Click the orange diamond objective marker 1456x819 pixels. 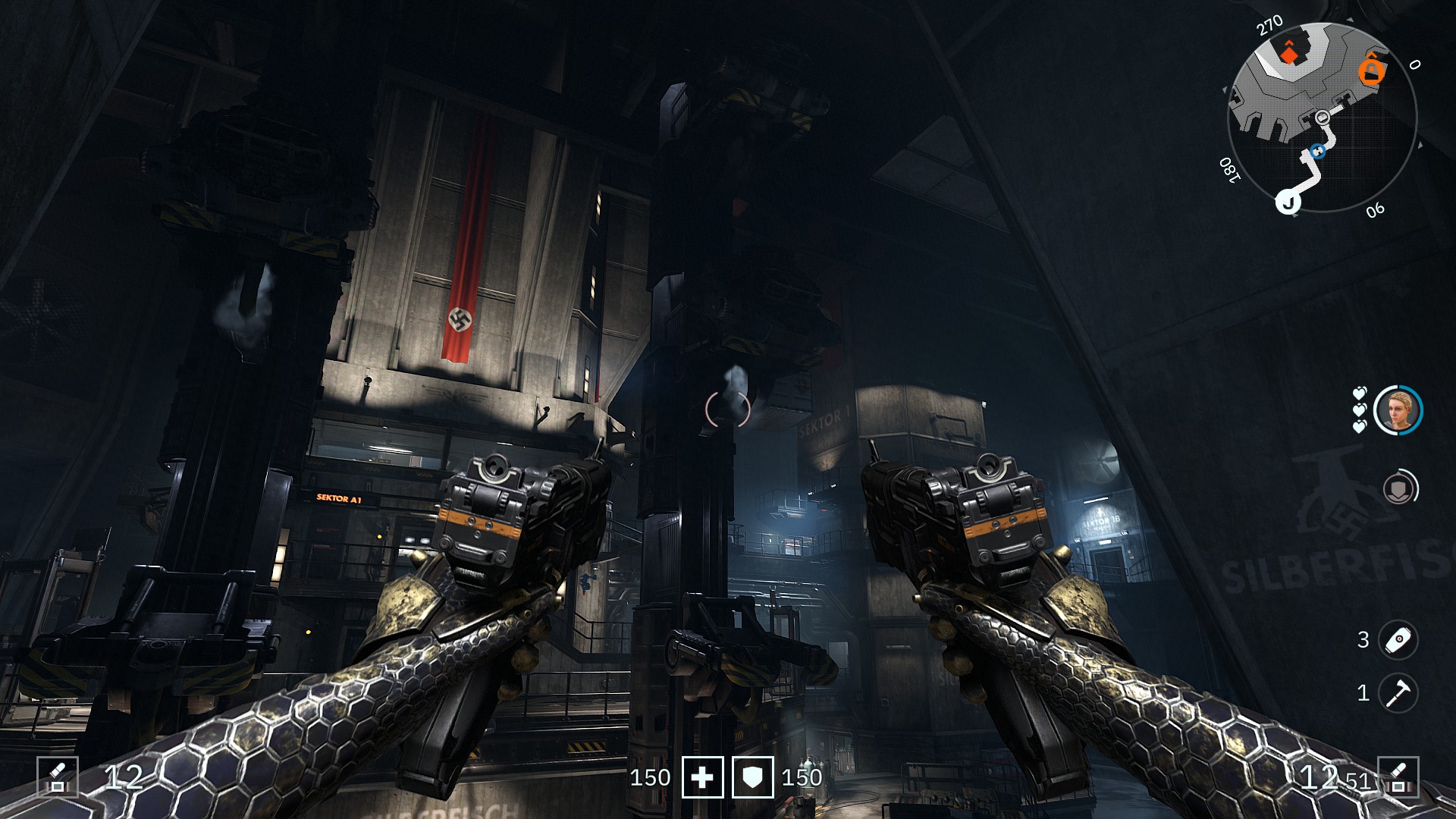[x=1289, y=52]
